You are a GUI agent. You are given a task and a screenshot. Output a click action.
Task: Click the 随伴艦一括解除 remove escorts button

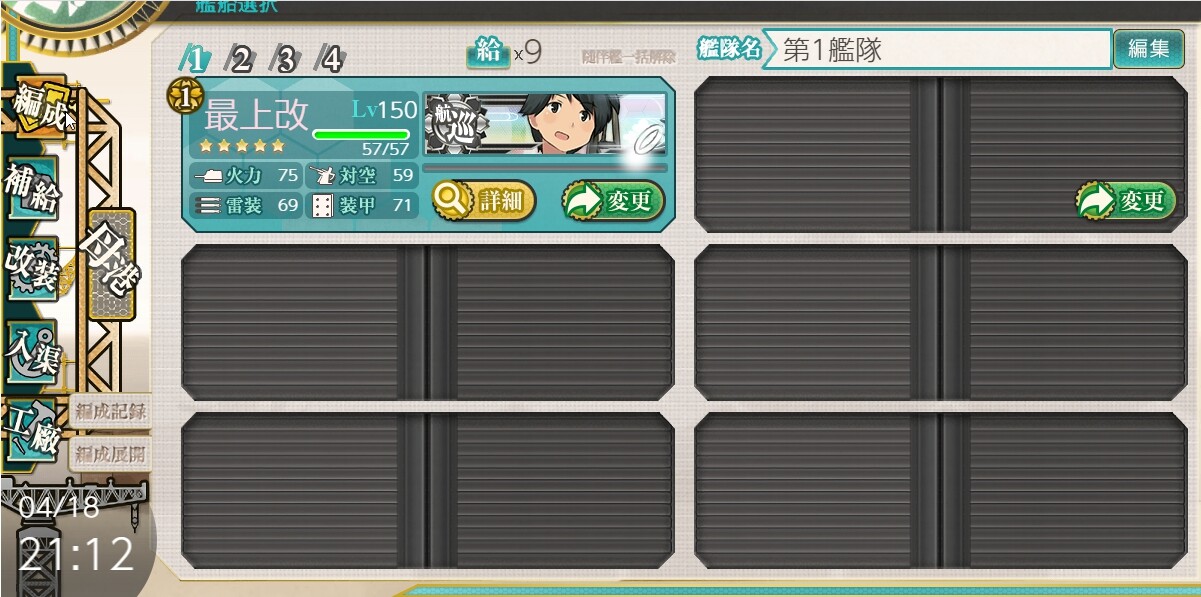[628, 57]
